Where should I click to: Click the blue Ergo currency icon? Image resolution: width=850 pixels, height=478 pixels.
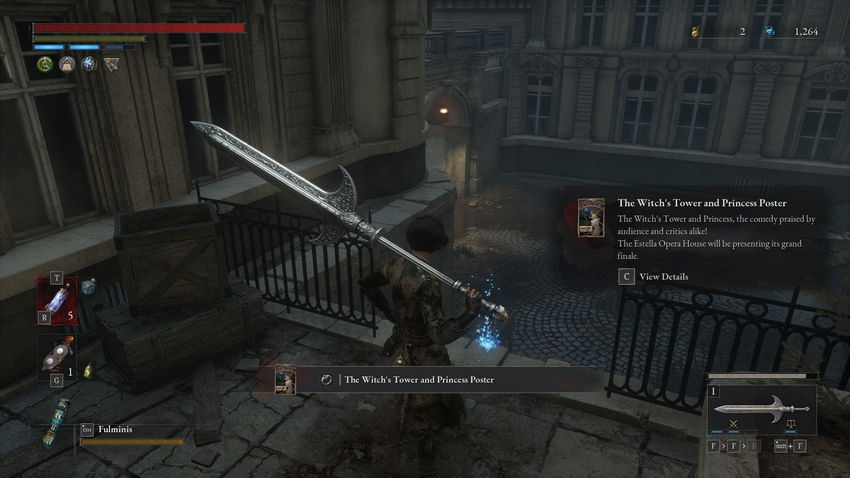coord(769,32)
